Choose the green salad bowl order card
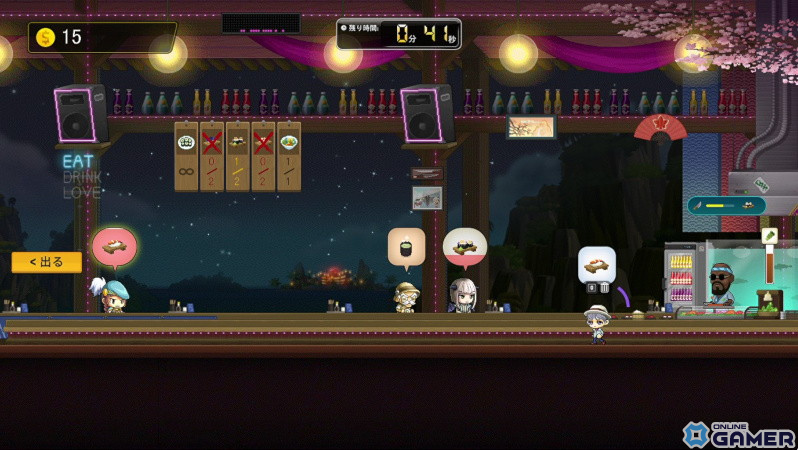The width and height of the screenshot is (798, 450). [289, 155]
